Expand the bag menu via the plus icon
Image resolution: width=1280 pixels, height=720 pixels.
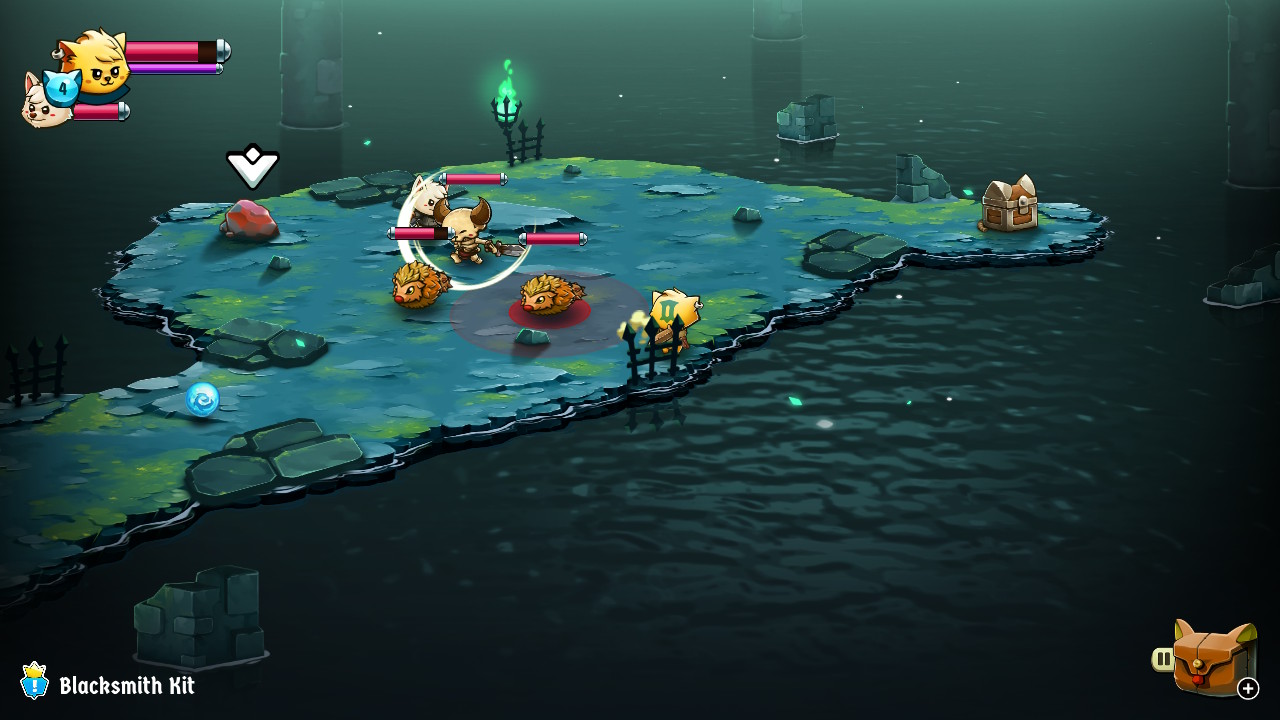(1248, 688)
